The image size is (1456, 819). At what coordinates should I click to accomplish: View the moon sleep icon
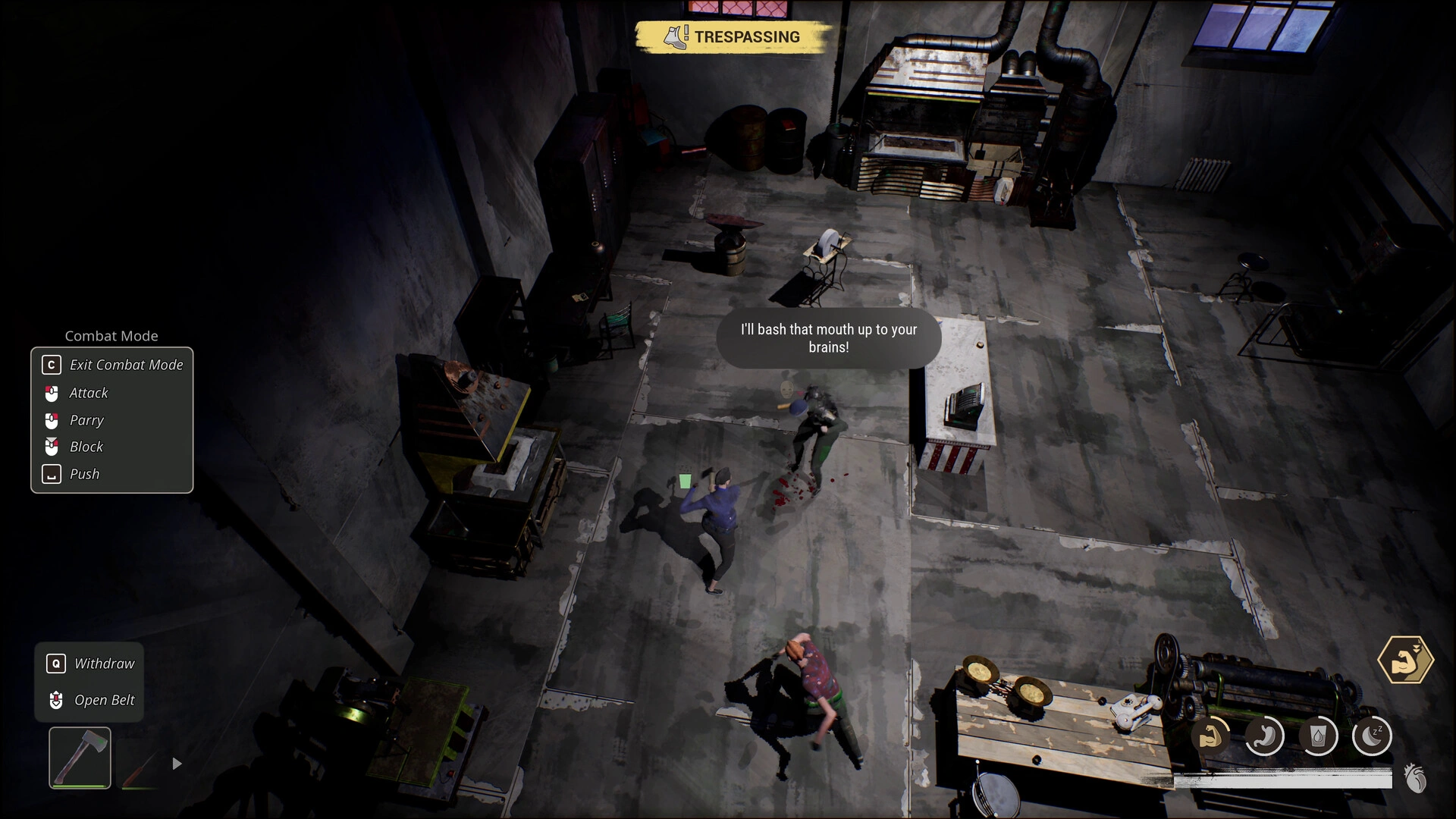coord(1372,736)
